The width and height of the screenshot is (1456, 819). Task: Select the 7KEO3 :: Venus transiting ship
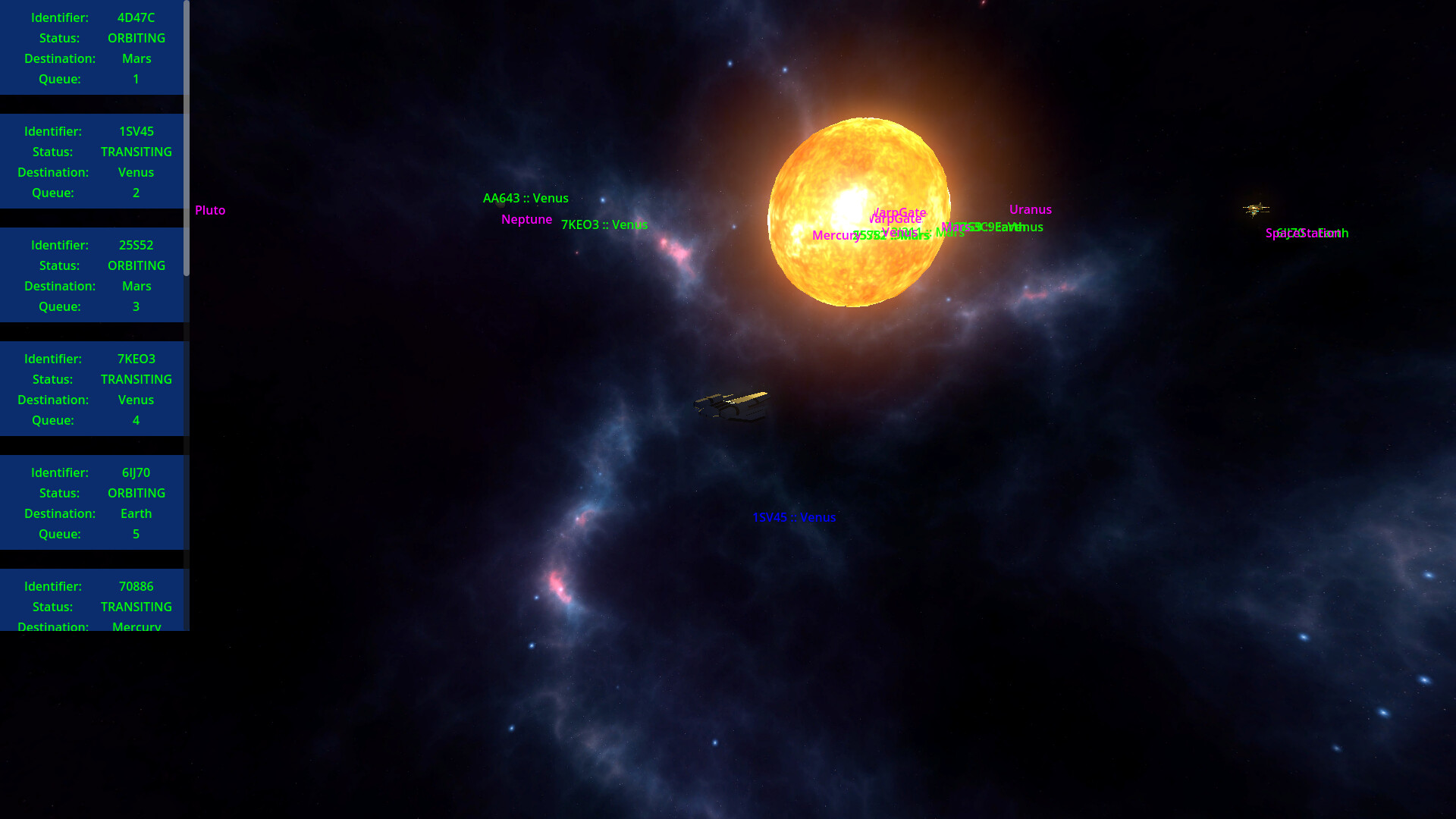coord(604,225)
